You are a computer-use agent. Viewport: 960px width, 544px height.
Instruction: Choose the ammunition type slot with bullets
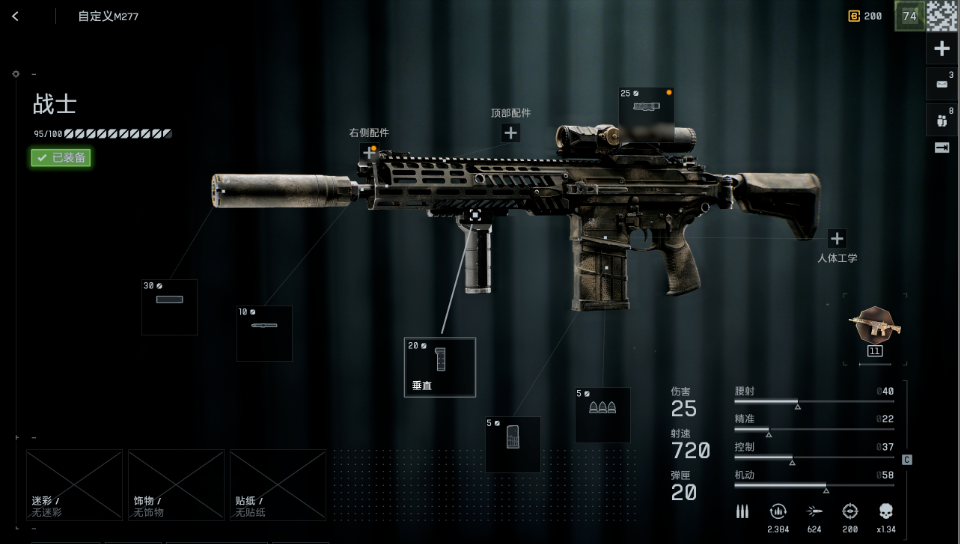pos(602,414)
